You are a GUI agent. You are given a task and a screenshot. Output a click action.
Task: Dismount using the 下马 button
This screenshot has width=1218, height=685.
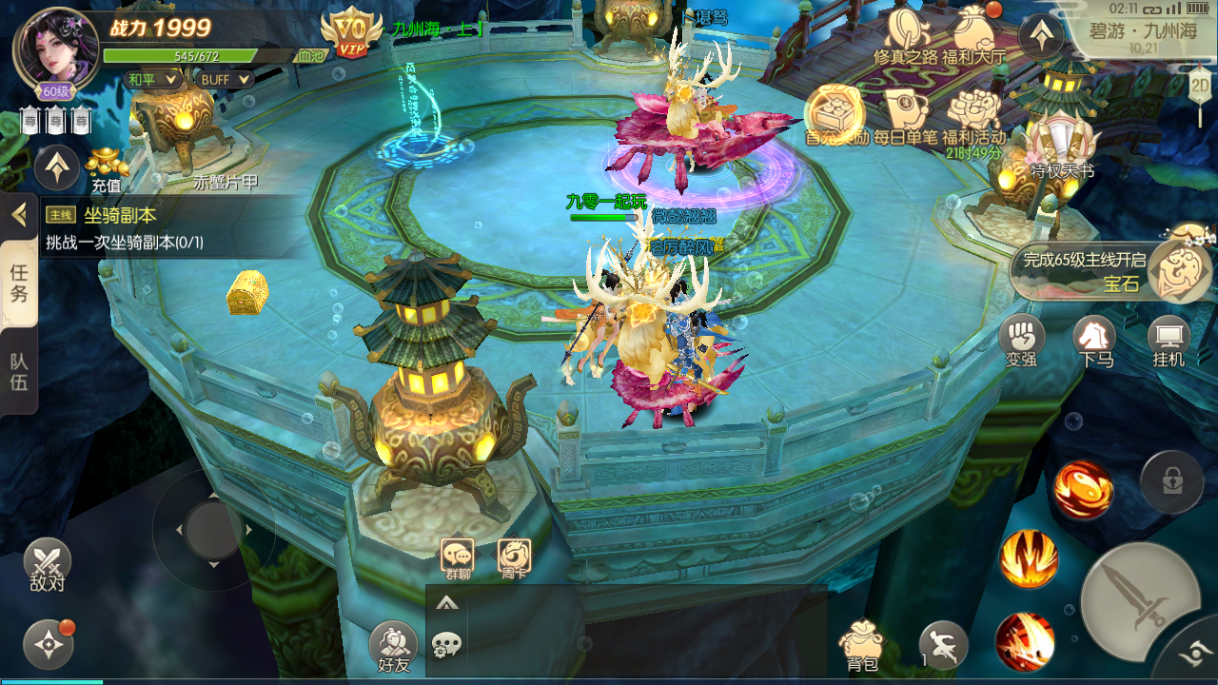point(1095,340)
